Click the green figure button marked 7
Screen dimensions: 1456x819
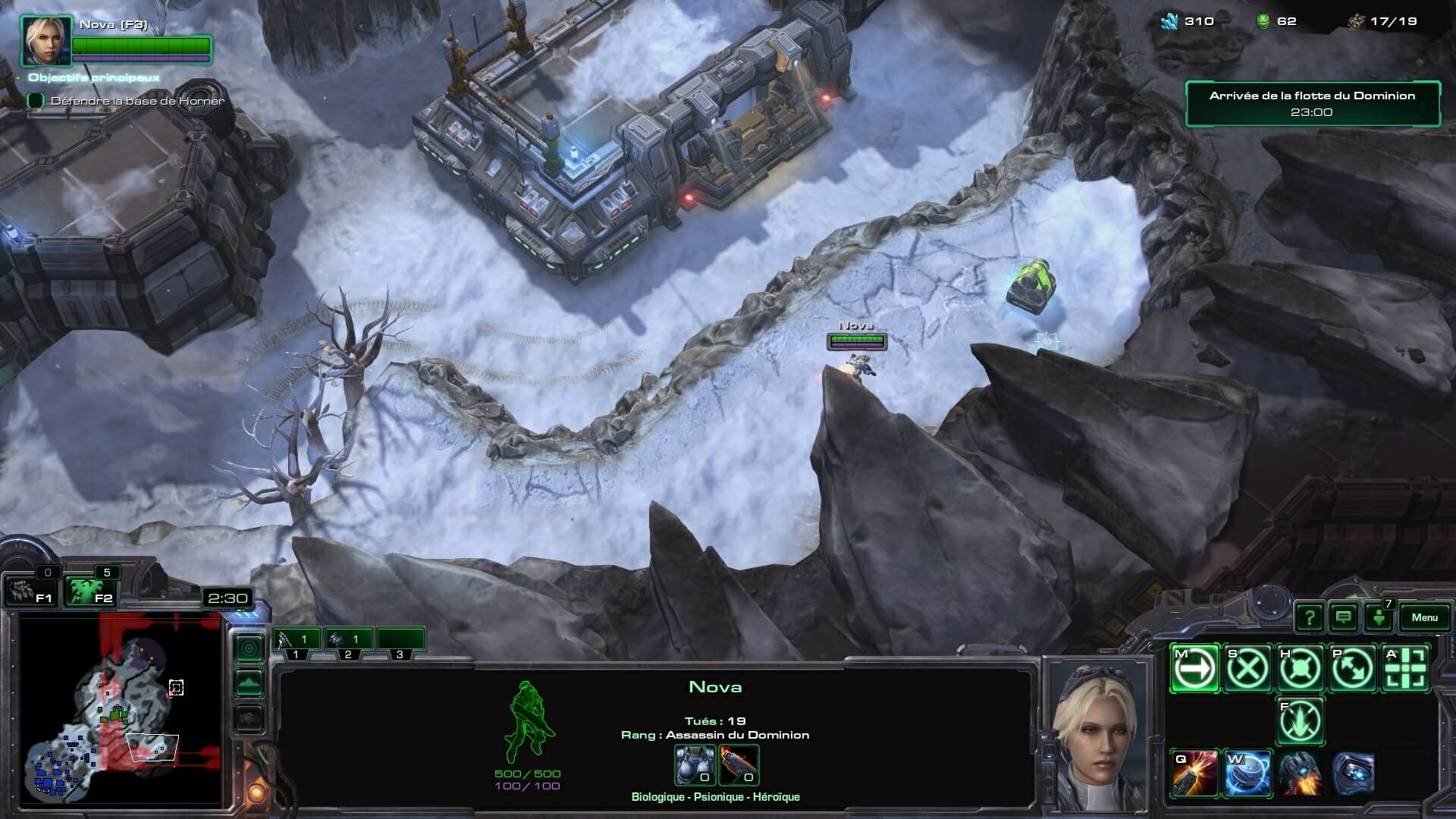1378,617
